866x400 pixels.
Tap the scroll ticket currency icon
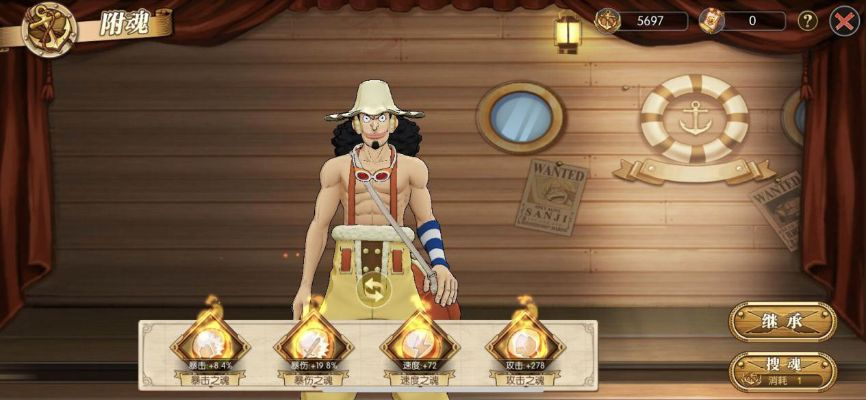click(x=711, y=20)
